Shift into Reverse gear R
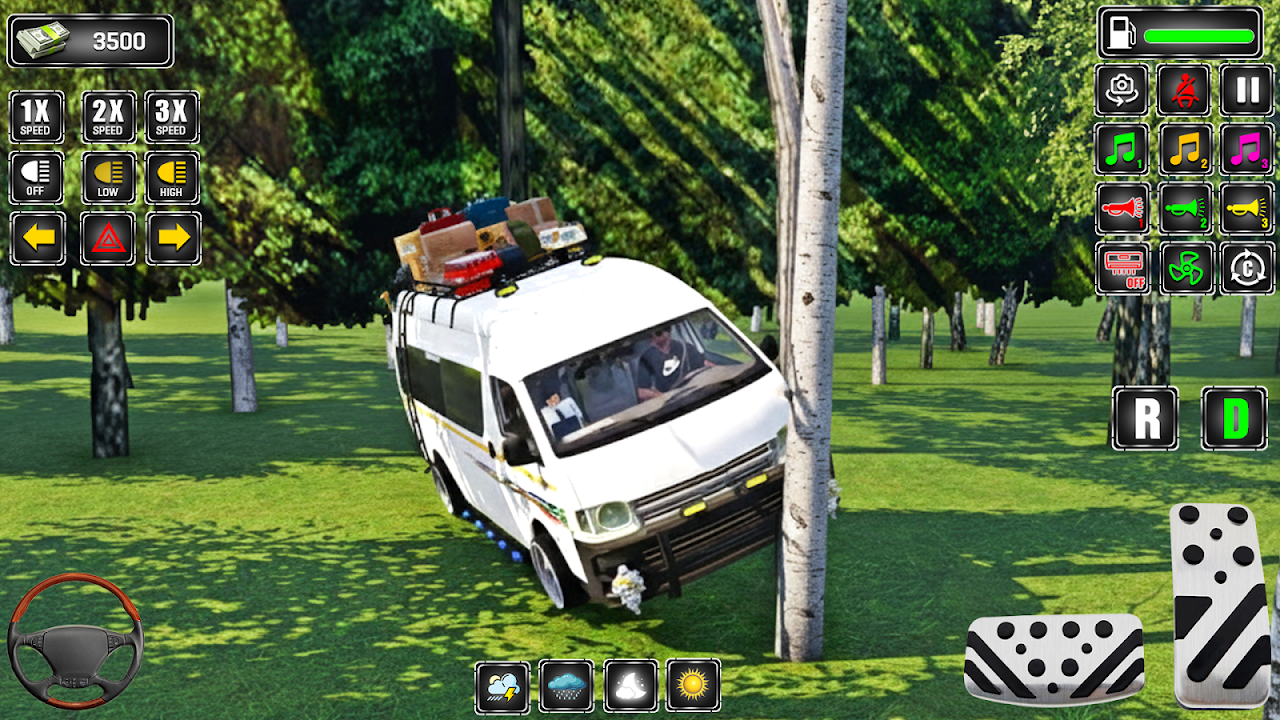Viewport: 1280px width, 720px height. (x=1145, y=418)
